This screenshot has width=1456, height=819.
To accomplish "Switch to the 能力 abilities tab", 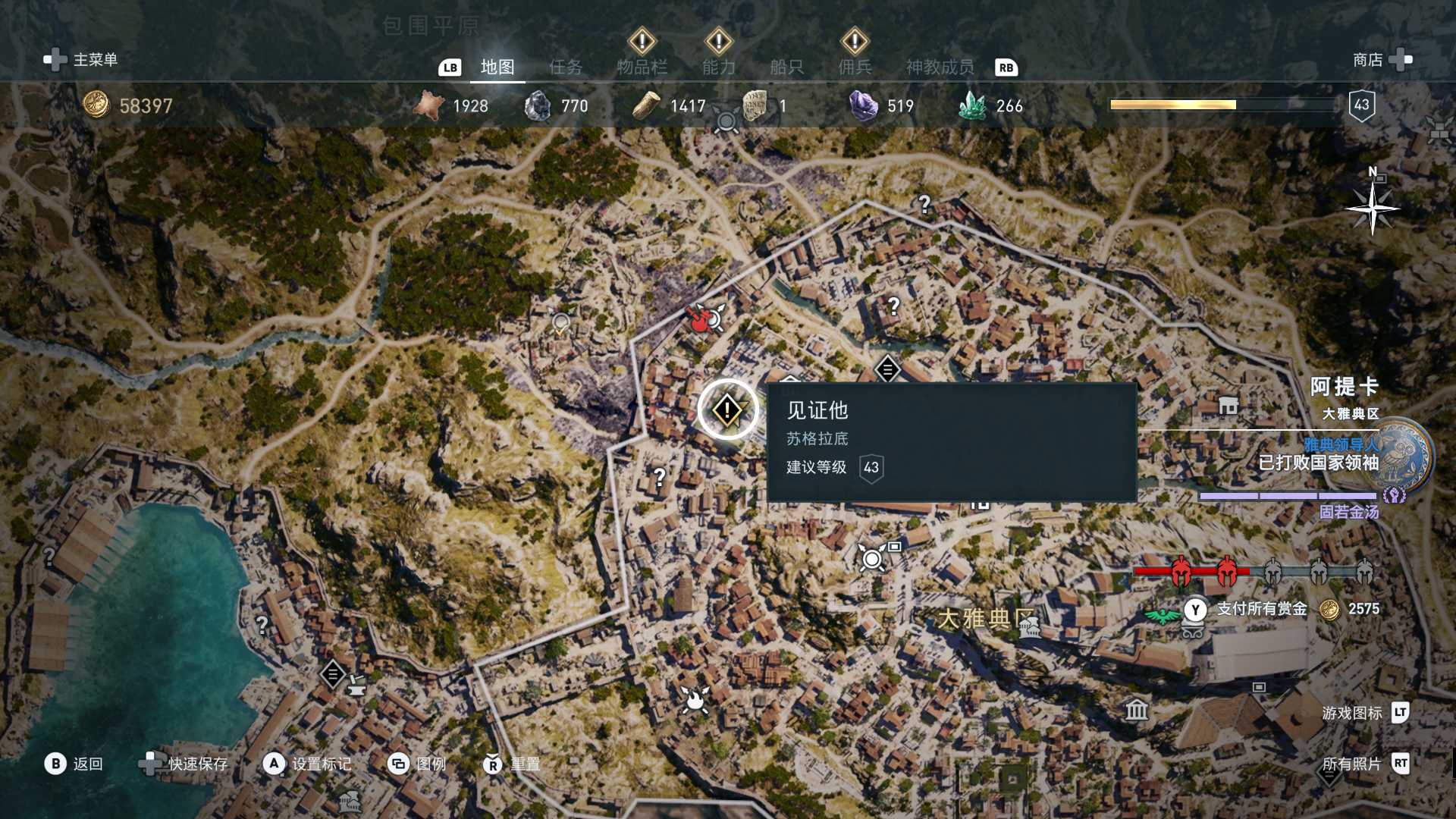I will tap(718, 67).
